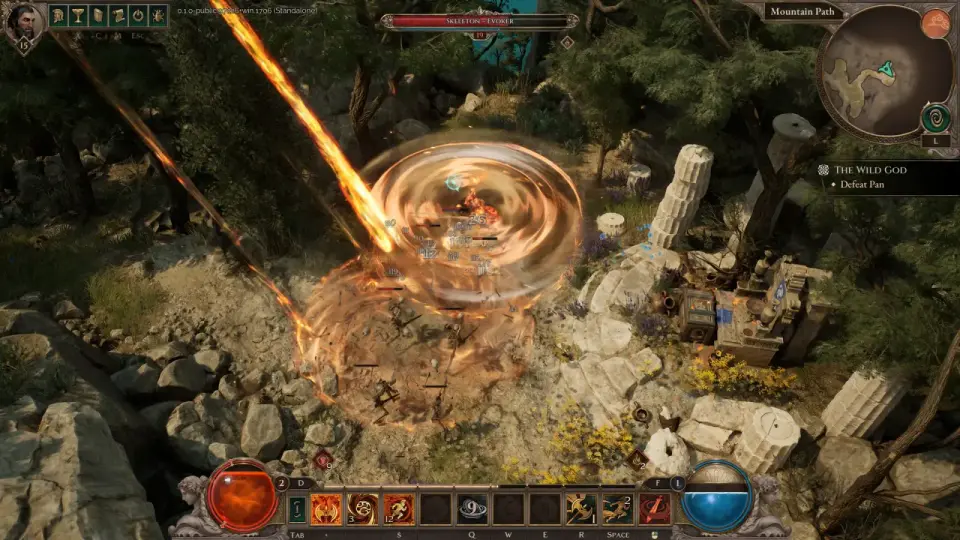The height and width of the screenshot is (540, 960).
Task: Click the green weapon swap slot
Action: coord(297,509)
